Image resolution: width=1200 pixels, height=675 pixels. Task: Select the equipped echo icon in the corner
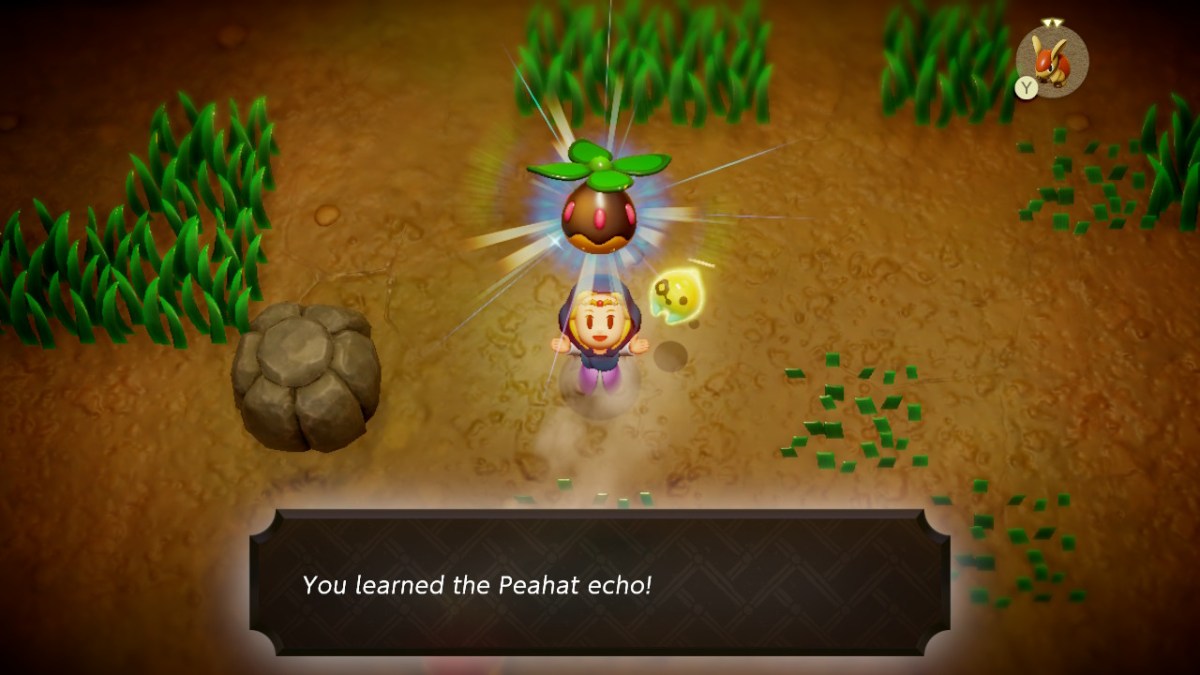(x=1052, y=60)
